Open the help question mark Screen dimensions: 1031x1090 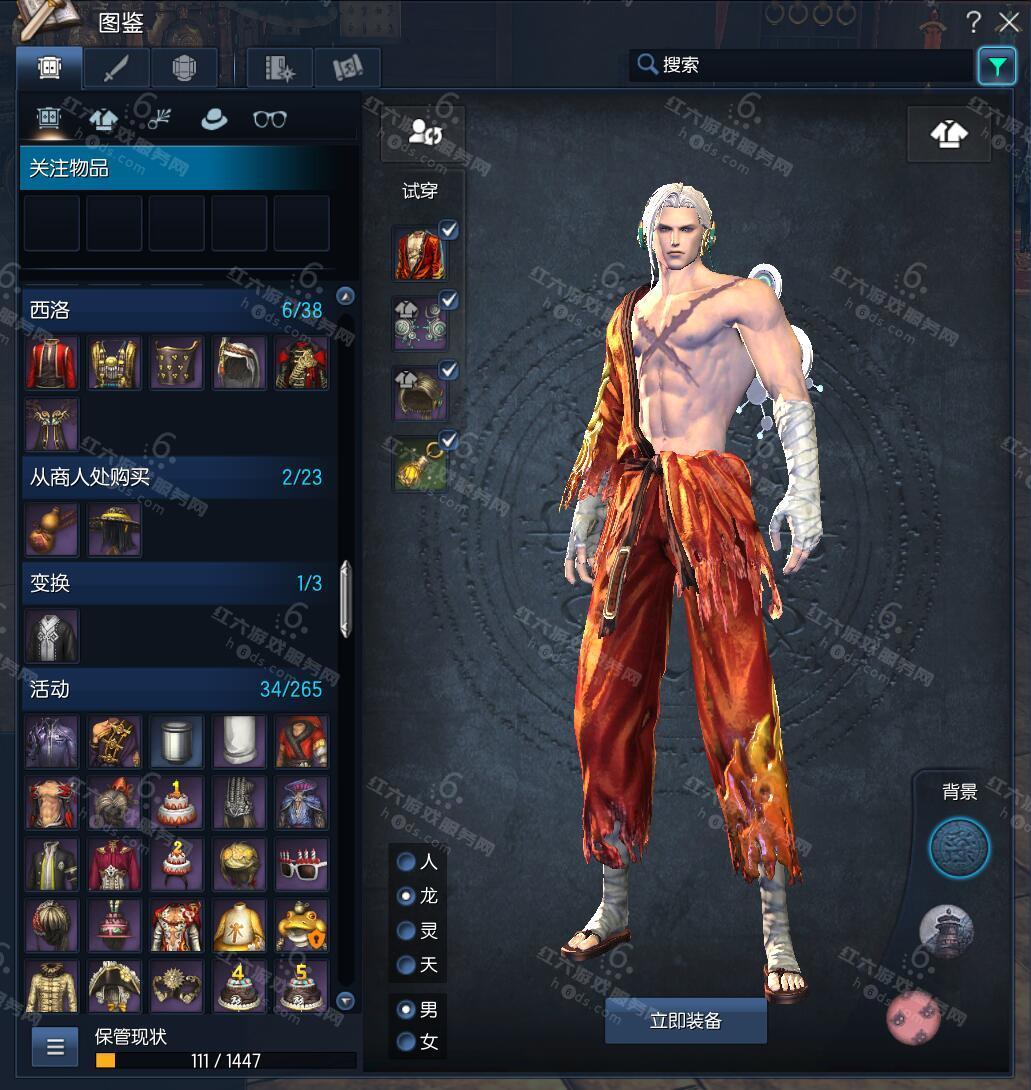coord(973,21)
